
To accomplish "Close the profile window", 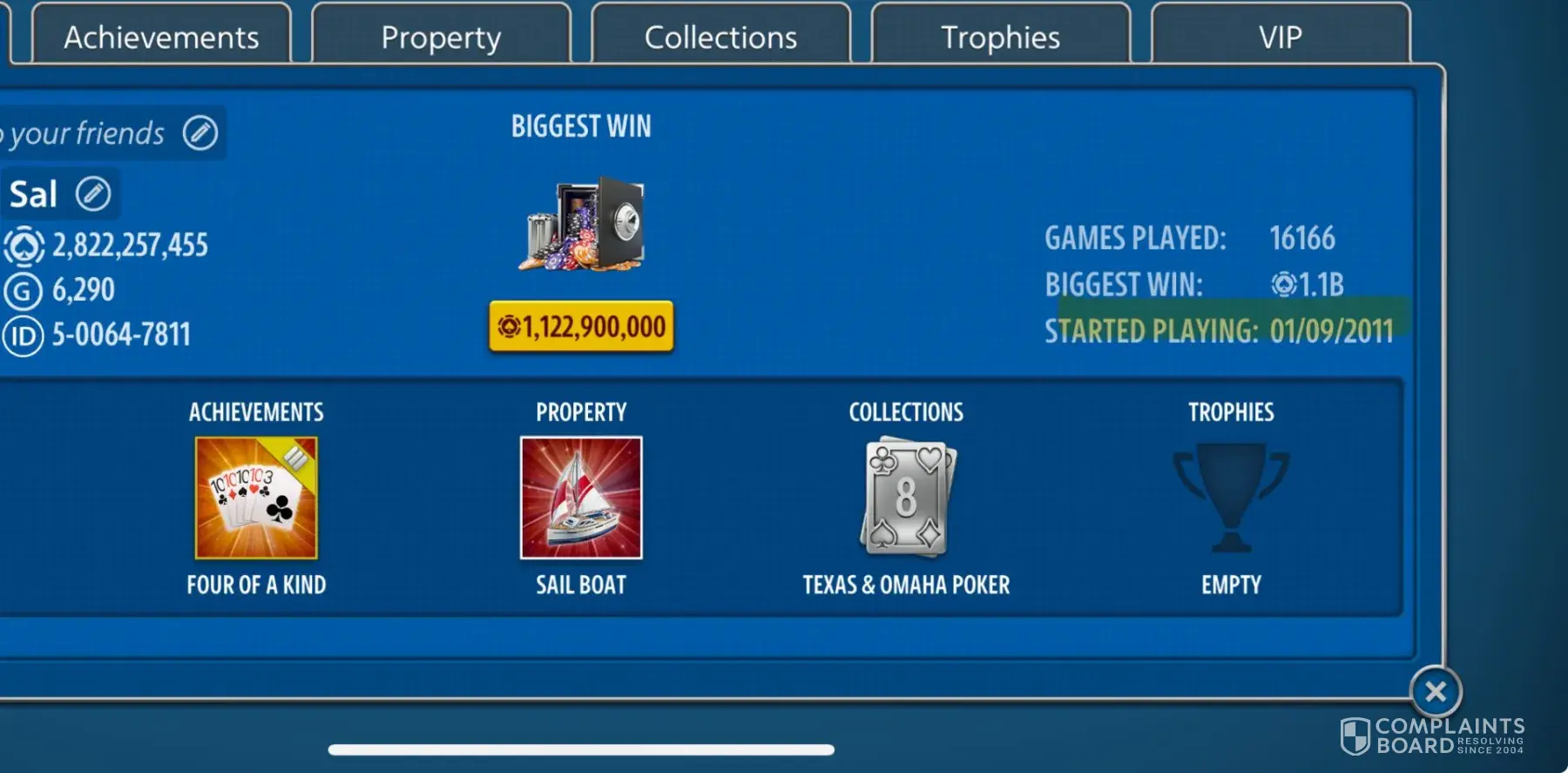I will pos(1435,692).
